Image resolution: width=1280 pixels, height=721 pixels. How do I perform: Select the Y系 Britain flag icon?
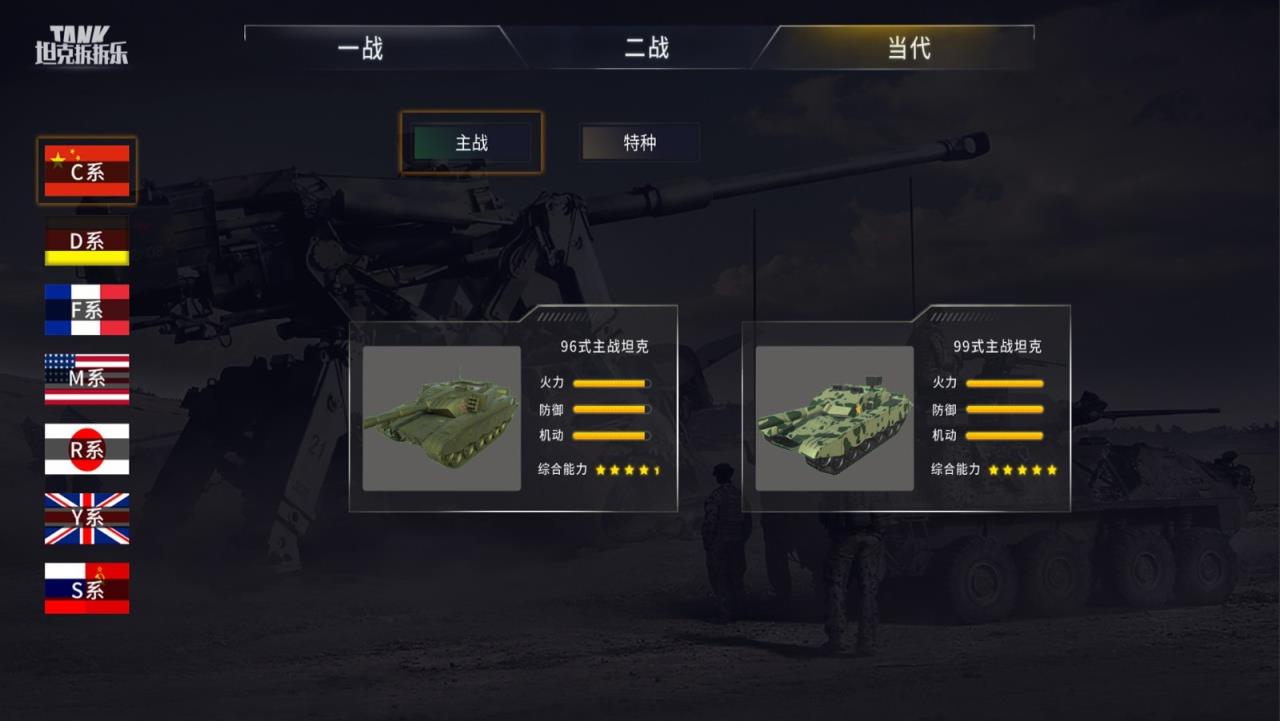pos(86,520)
